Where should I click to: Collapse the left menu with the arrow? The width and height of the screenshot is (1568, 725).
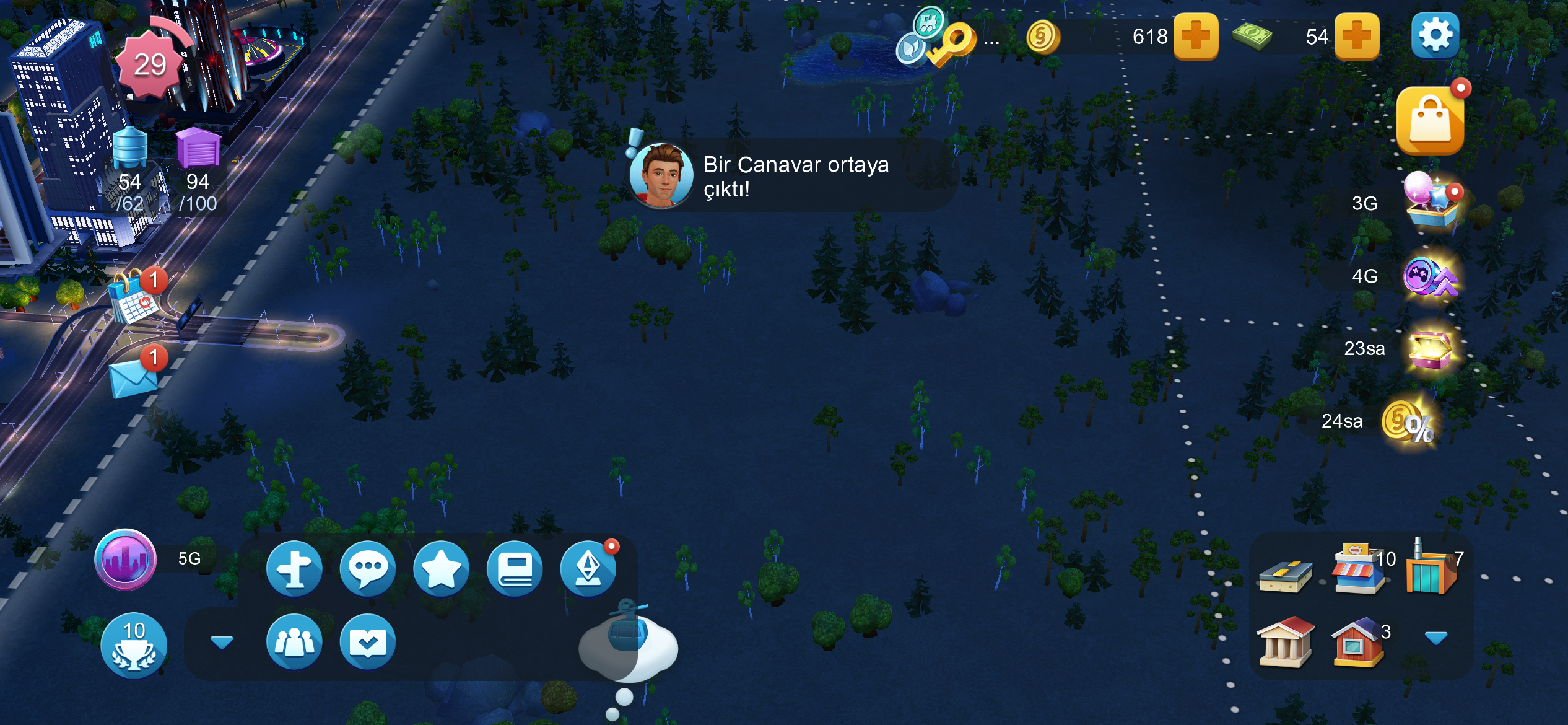pos(222,642)
